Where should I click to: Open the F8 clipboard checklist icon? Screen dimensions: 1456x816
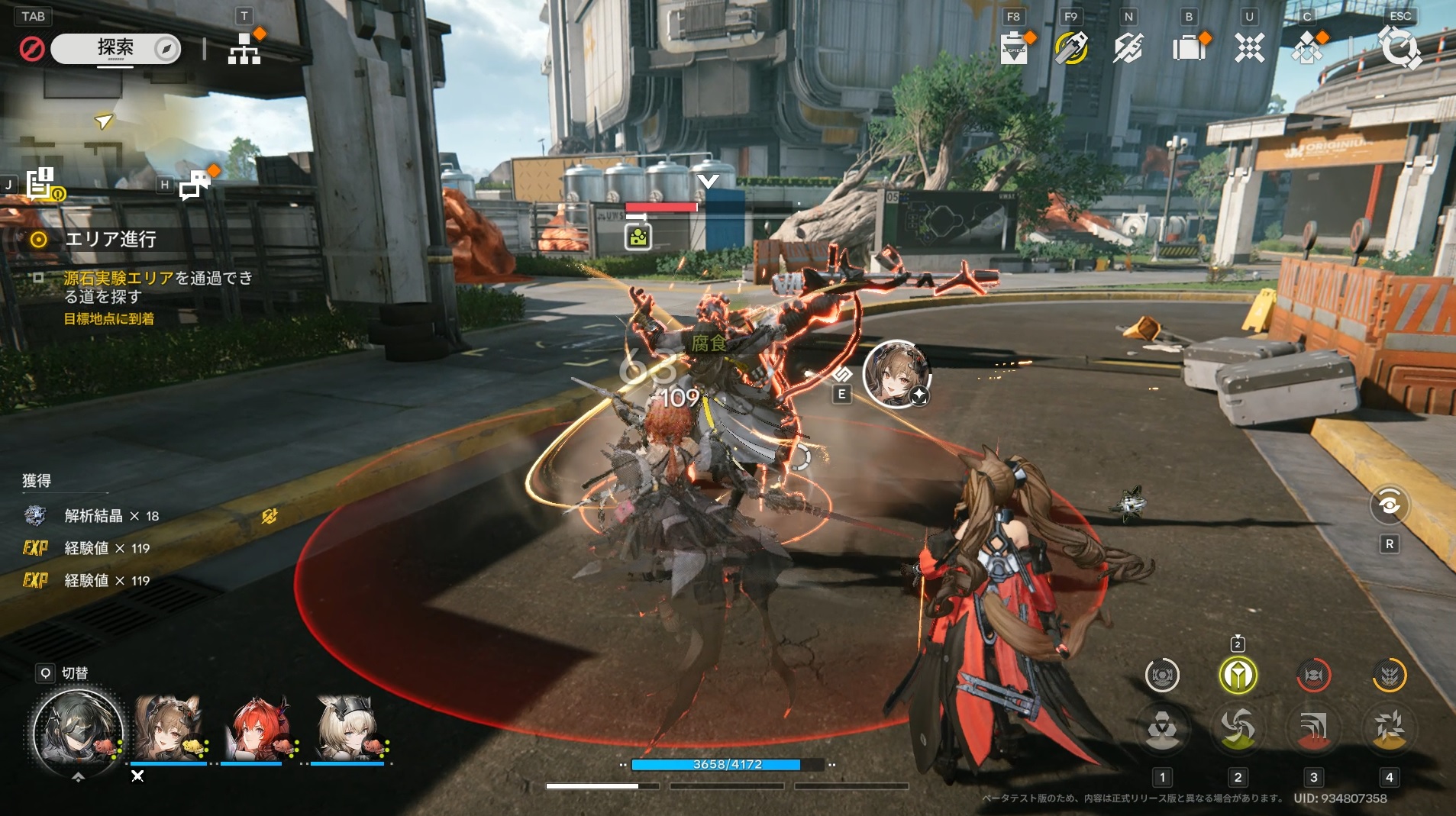pos(1014,49)
